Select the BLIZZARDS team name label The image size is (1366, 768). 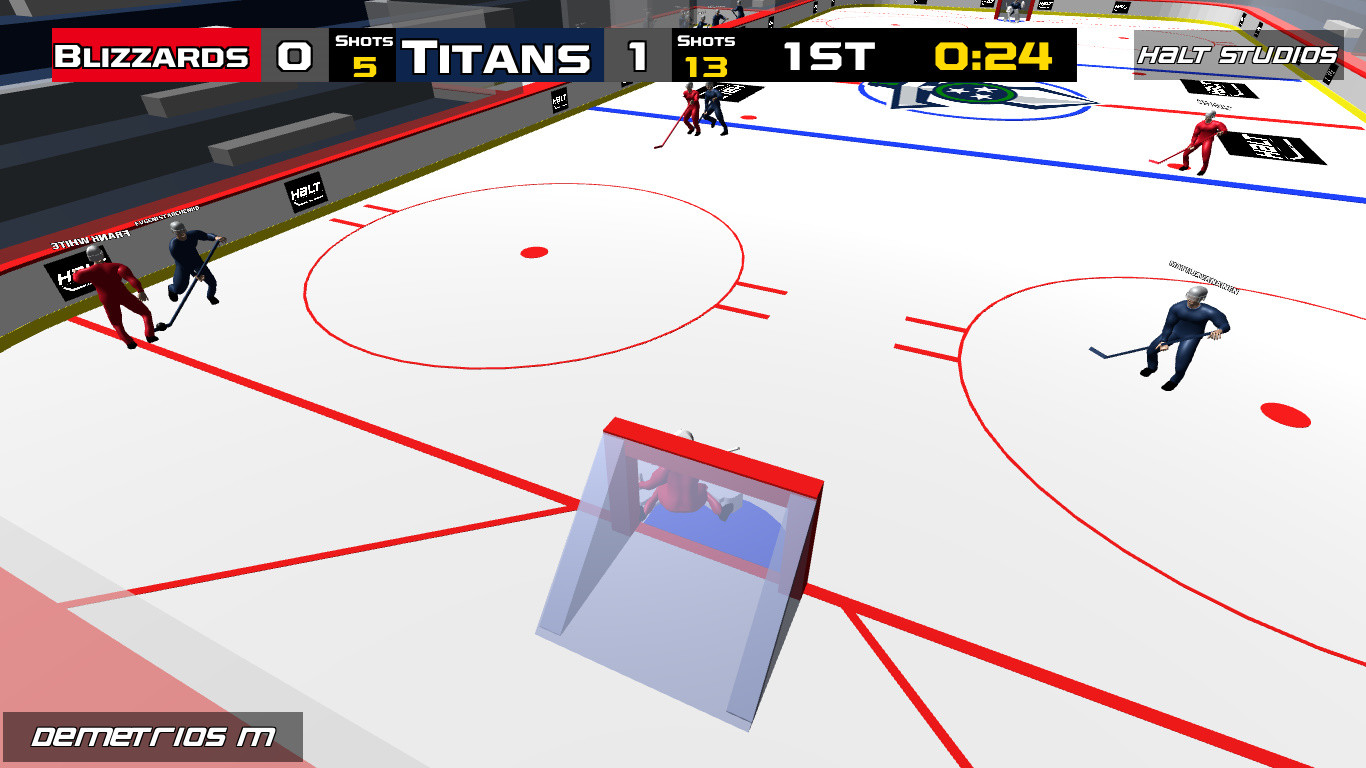tap(155, 57)
